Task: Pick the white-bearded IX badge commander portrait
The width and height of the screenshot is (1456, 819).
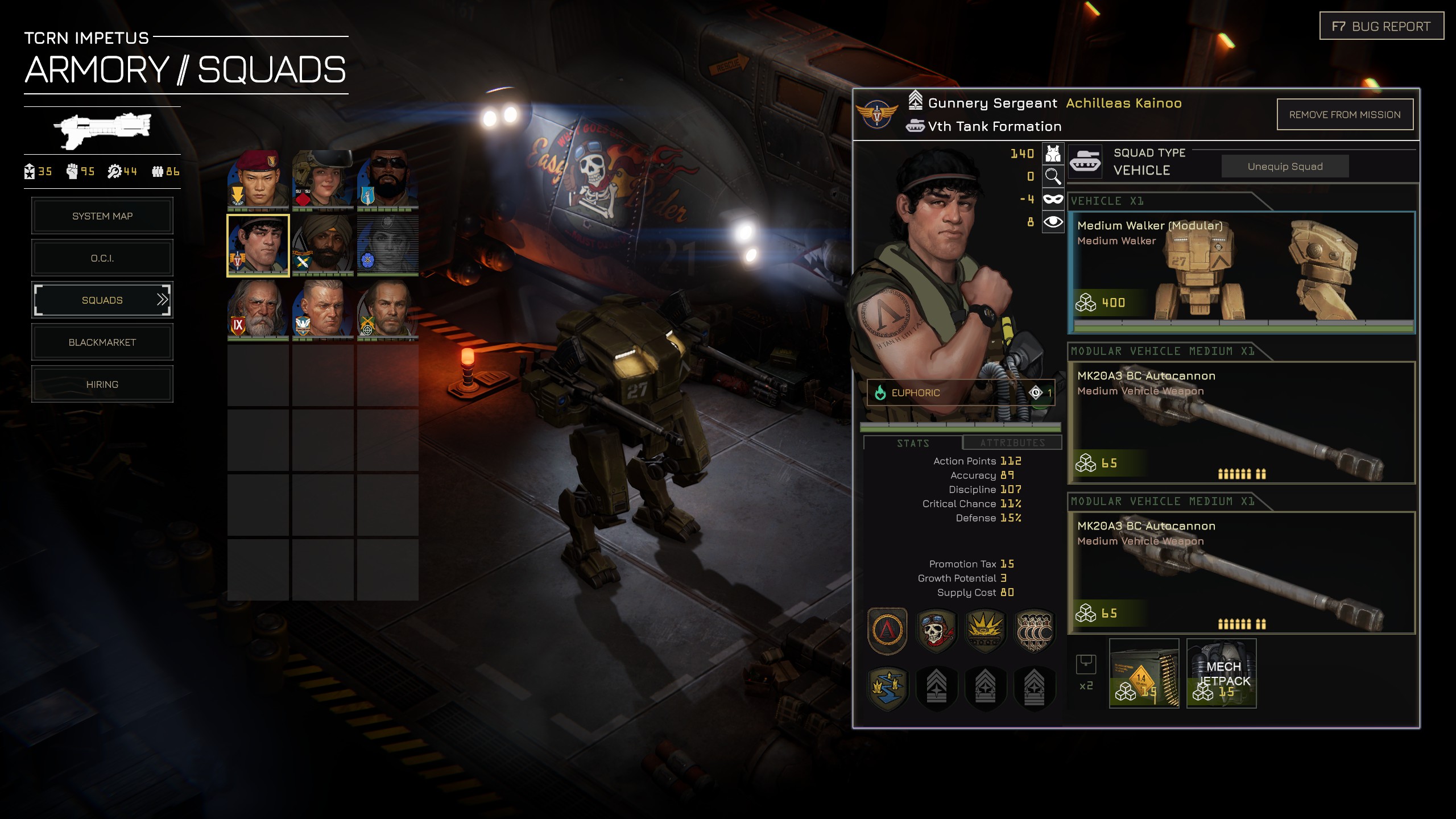Action: coord(258,309)
